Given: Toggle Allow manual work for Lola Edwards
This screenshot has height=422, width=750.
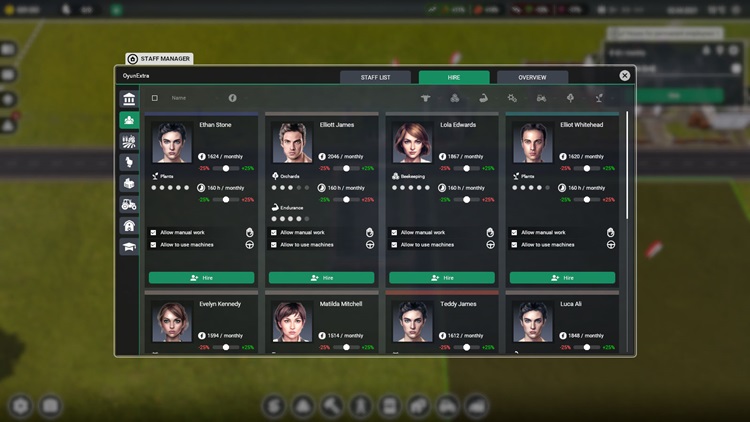Looking at the screenshot, I should pos(393,233).
